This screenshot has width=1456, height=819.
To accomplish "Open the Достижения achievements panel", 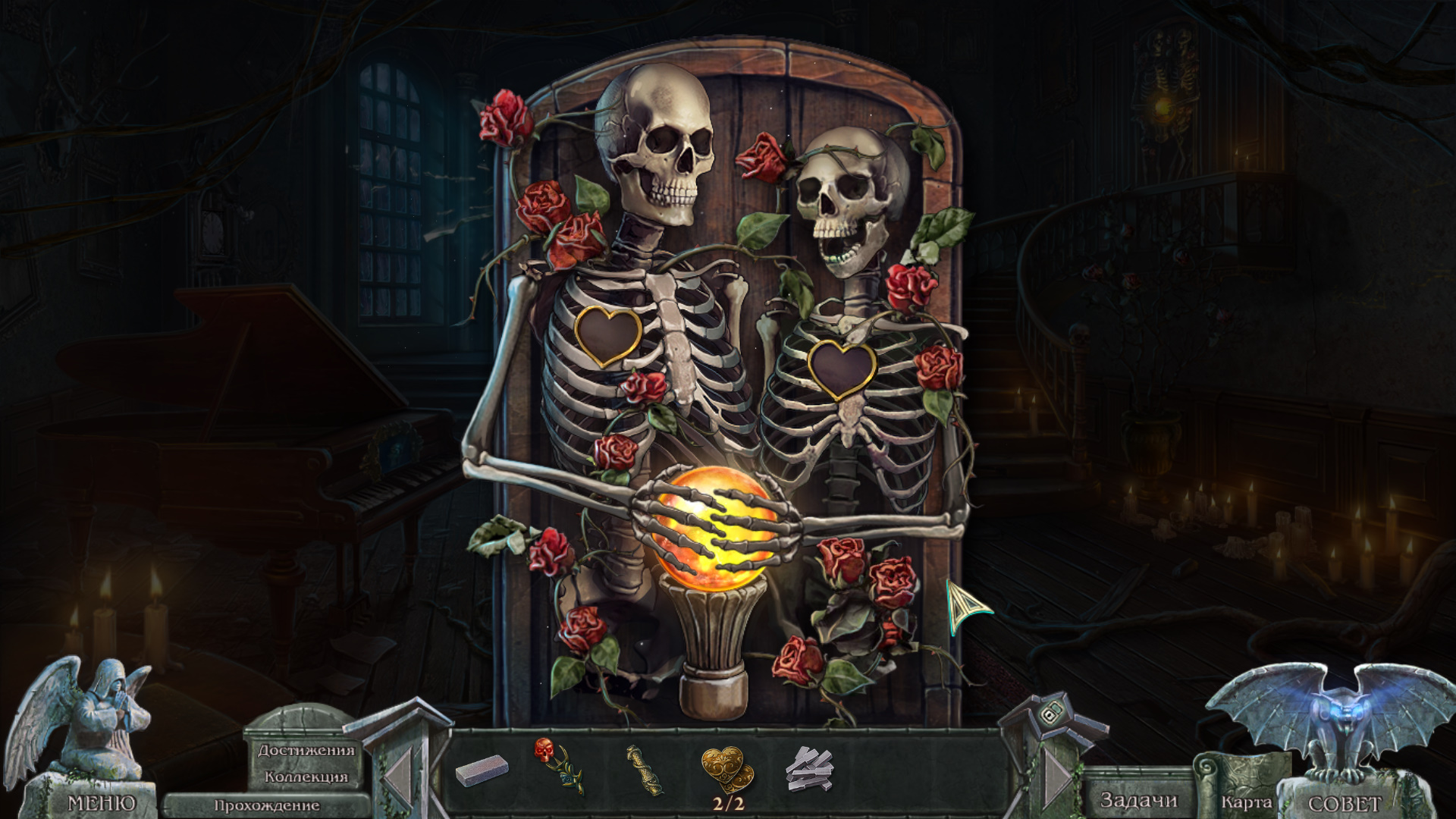I will [x=306, y=750].
